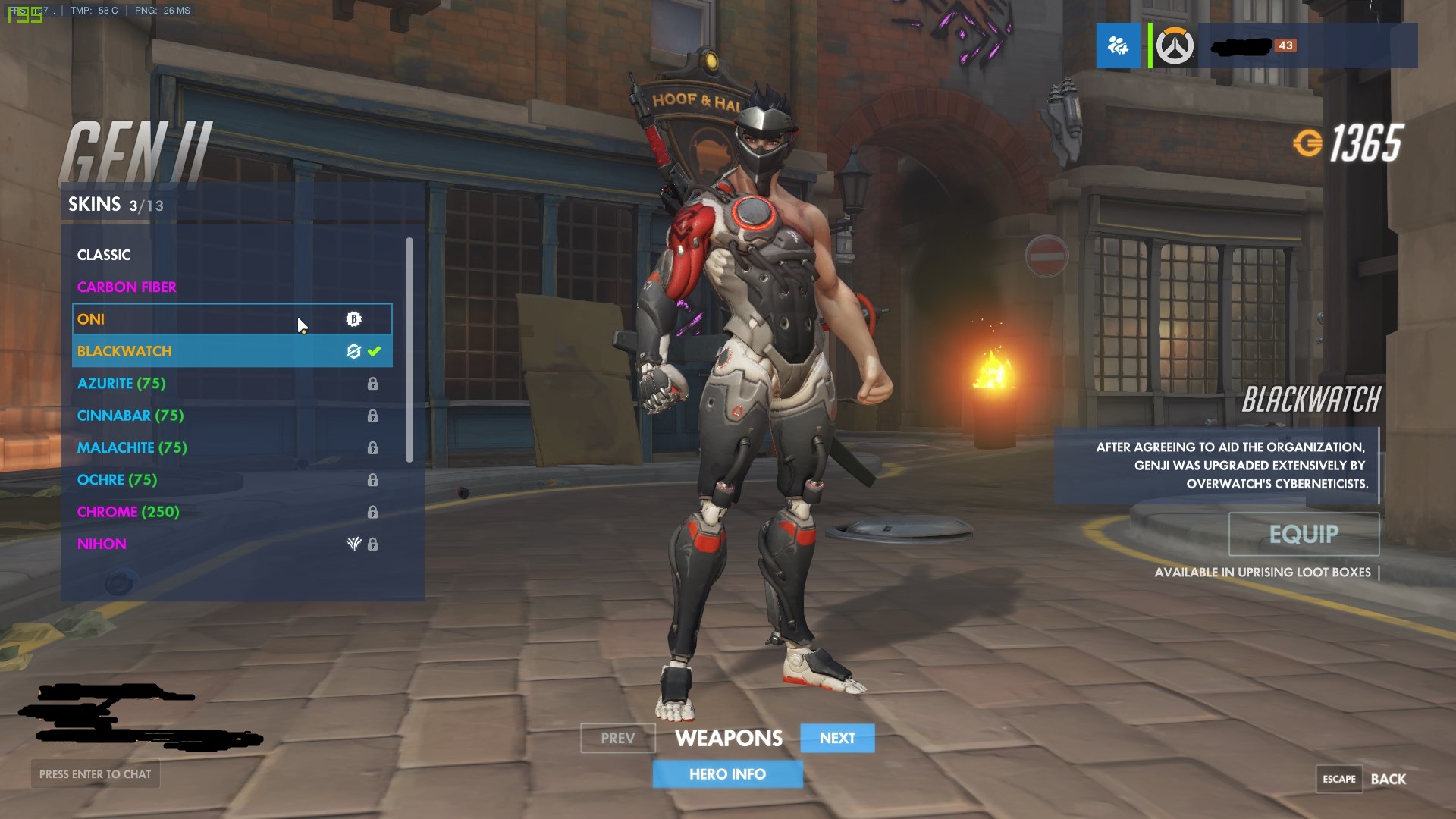Open Hero Info

tap(727, 774)
